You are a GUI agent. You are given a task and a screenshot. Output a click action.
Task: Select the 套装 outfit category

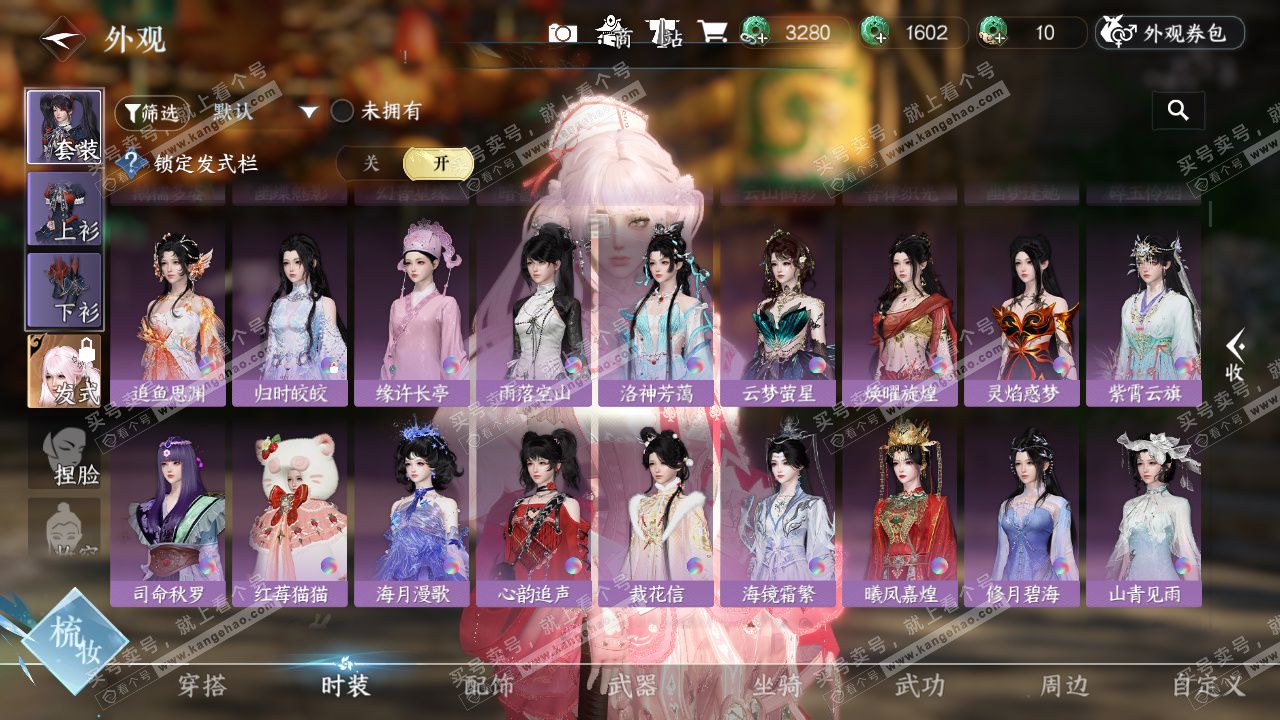[64, 127]
